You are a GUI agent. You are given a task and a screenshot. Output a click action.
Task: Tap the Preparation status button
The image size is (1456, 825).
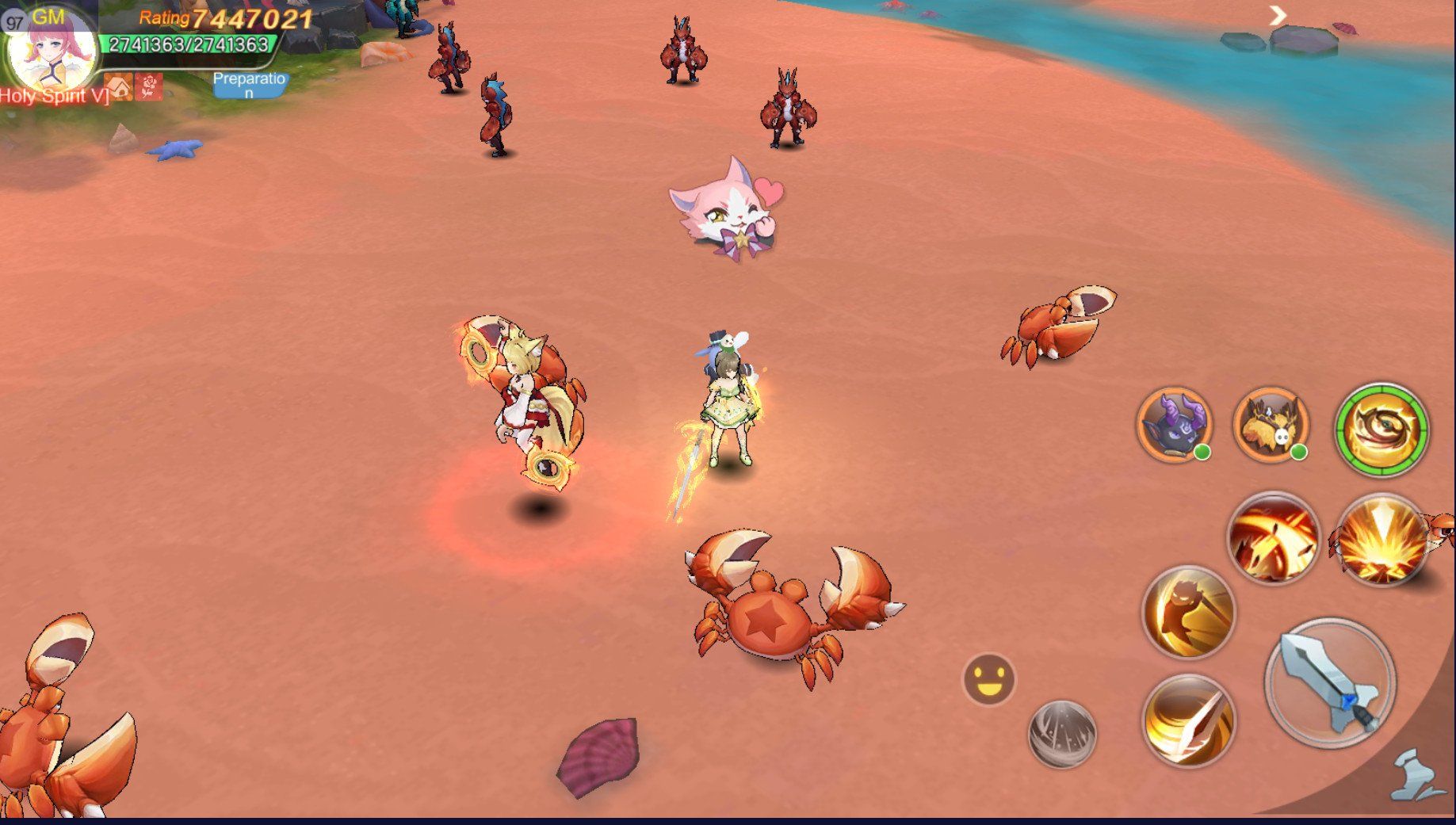(249, 85)
